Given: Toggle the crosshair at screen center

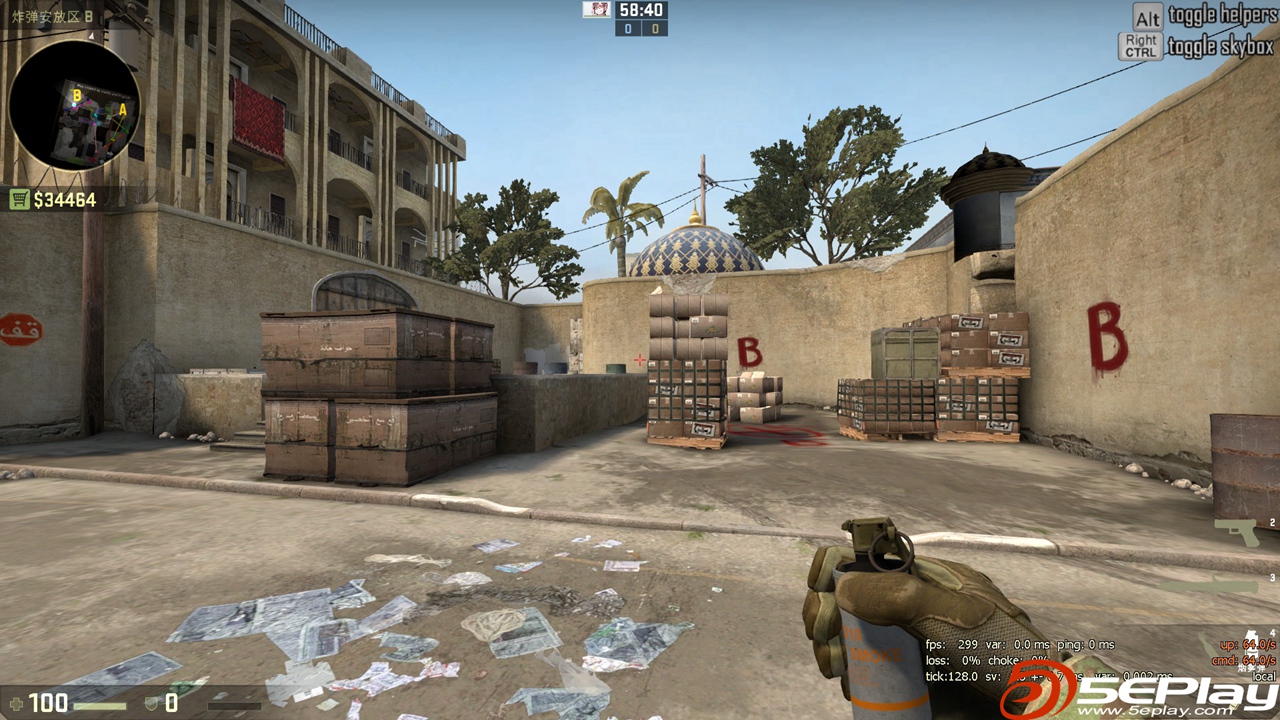Looking at the screenshot, I should point(638,359).
